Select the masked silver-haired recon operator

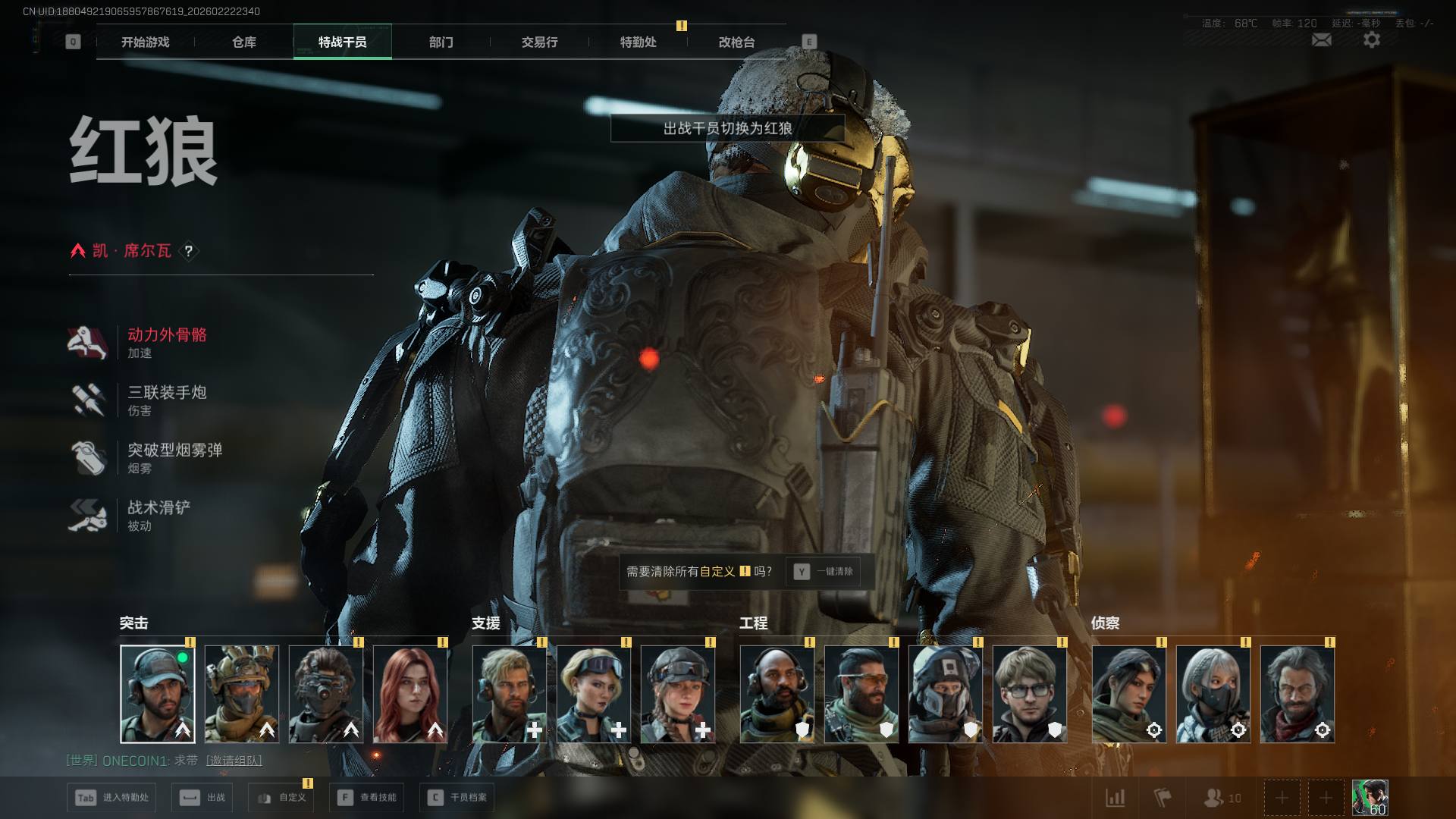1213,694
